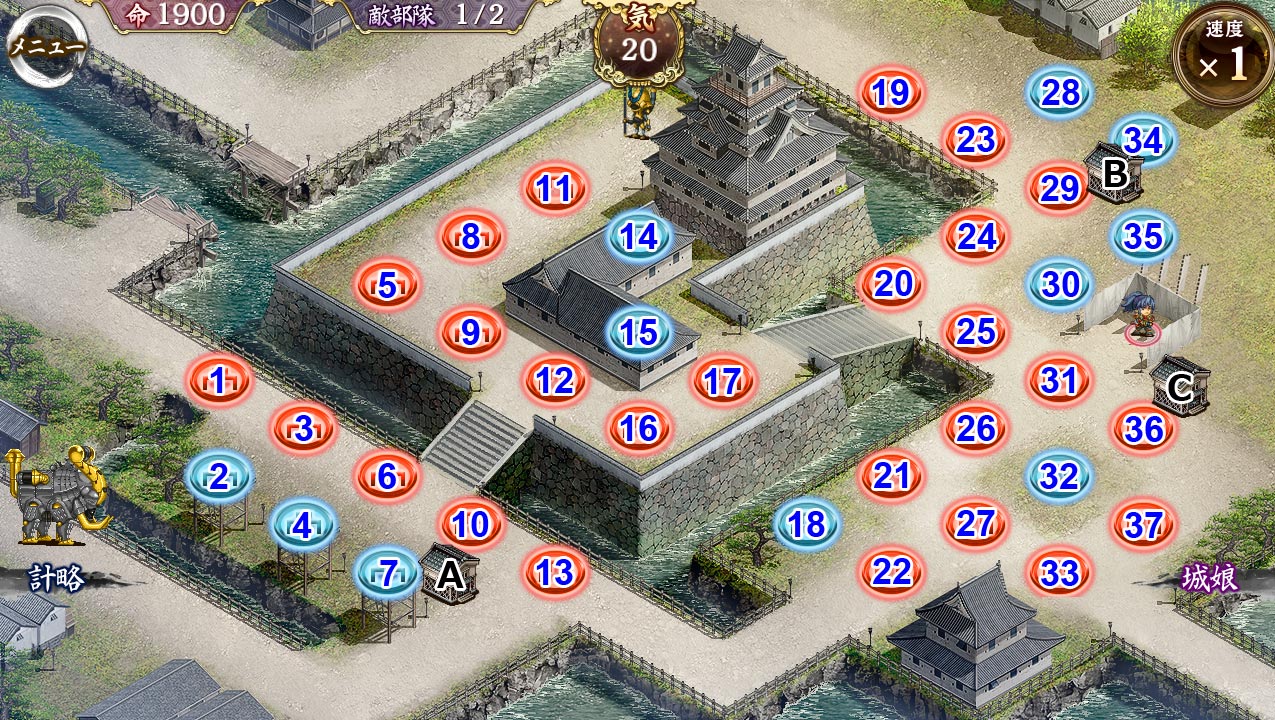This screenshot has height=720, width=1275.
Task: Pick blue placement tile number 30
Action: pos(1060,285)
